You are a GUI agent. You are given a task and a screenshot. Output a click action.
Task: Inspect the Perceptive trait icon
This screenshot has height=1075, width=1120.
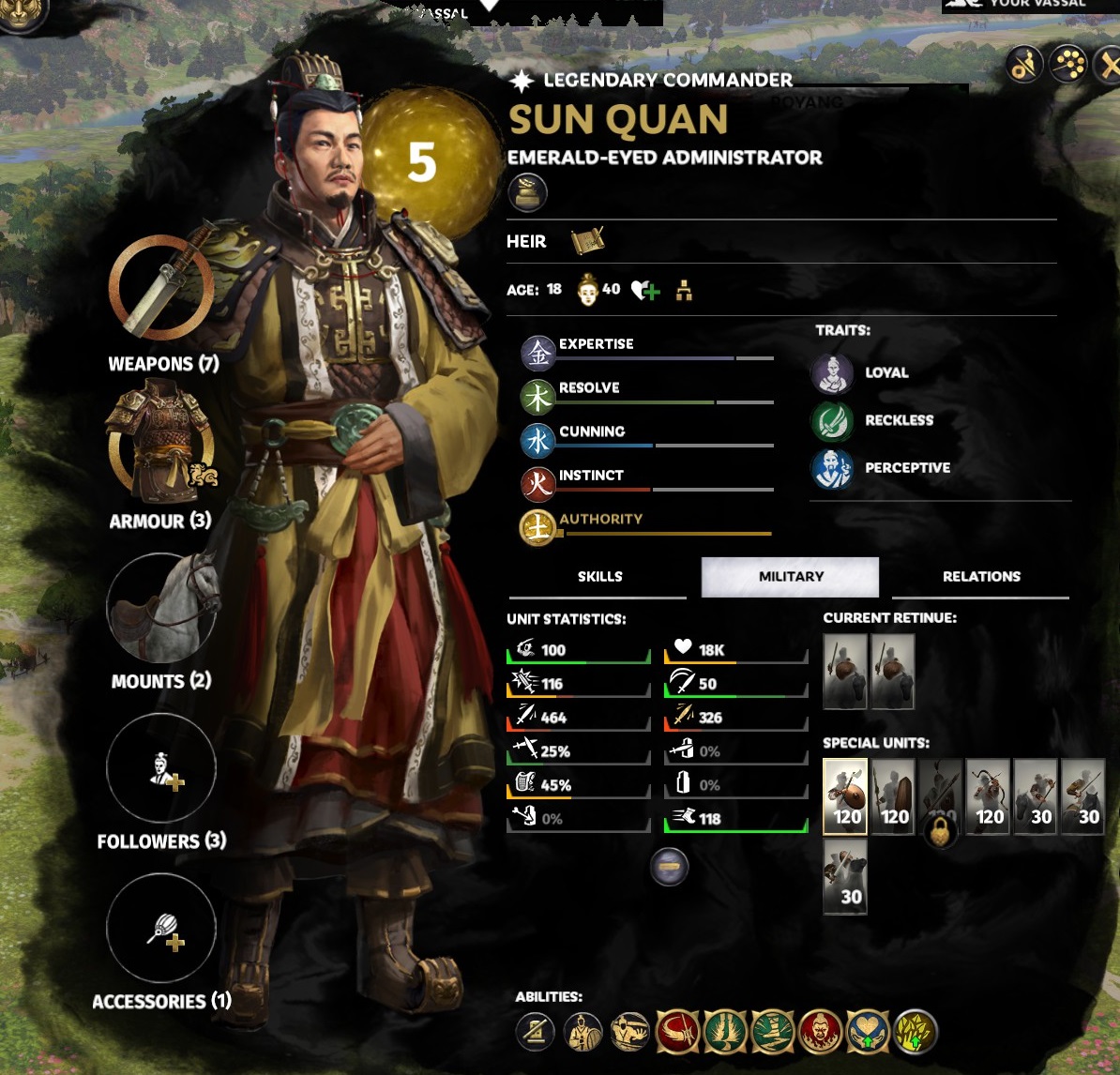pyautogui.click(x=832, y=468)
